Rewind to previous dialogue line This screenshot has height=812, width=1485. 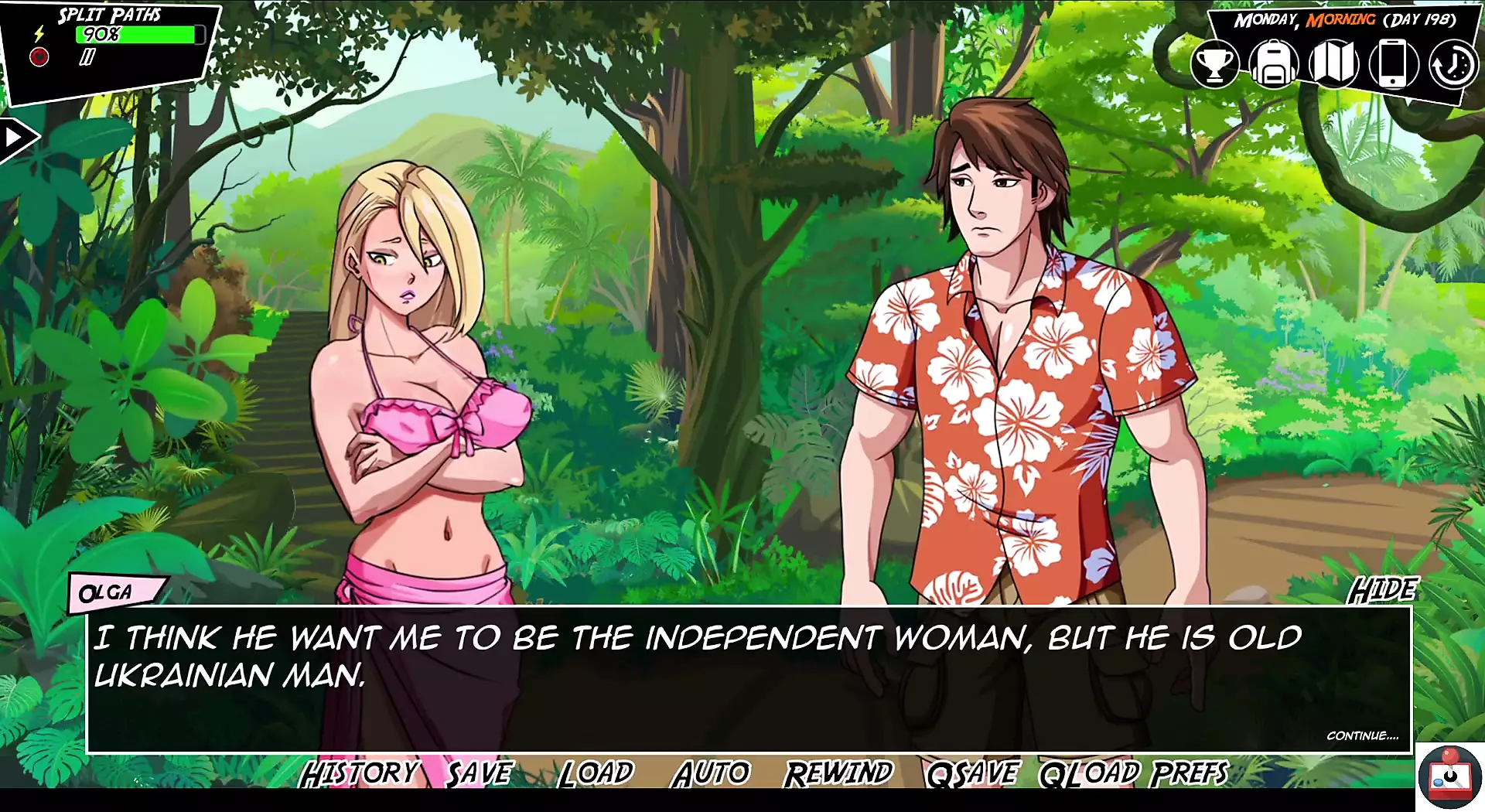[x=838, y=773]
